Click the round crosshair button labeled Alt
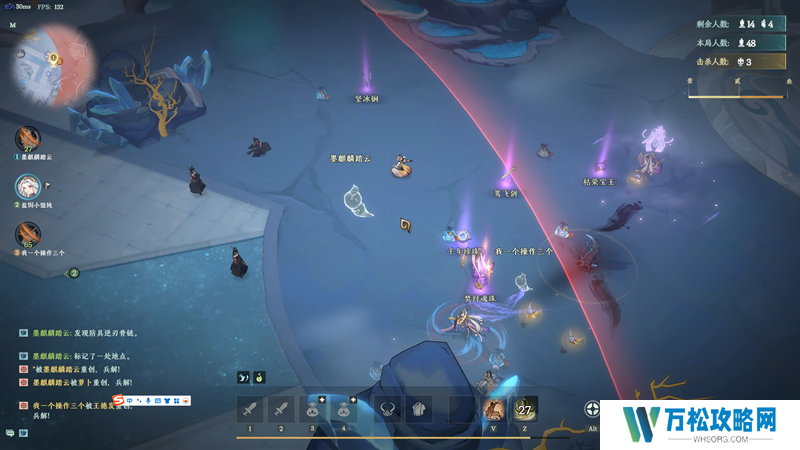 (x=595, y=409)
